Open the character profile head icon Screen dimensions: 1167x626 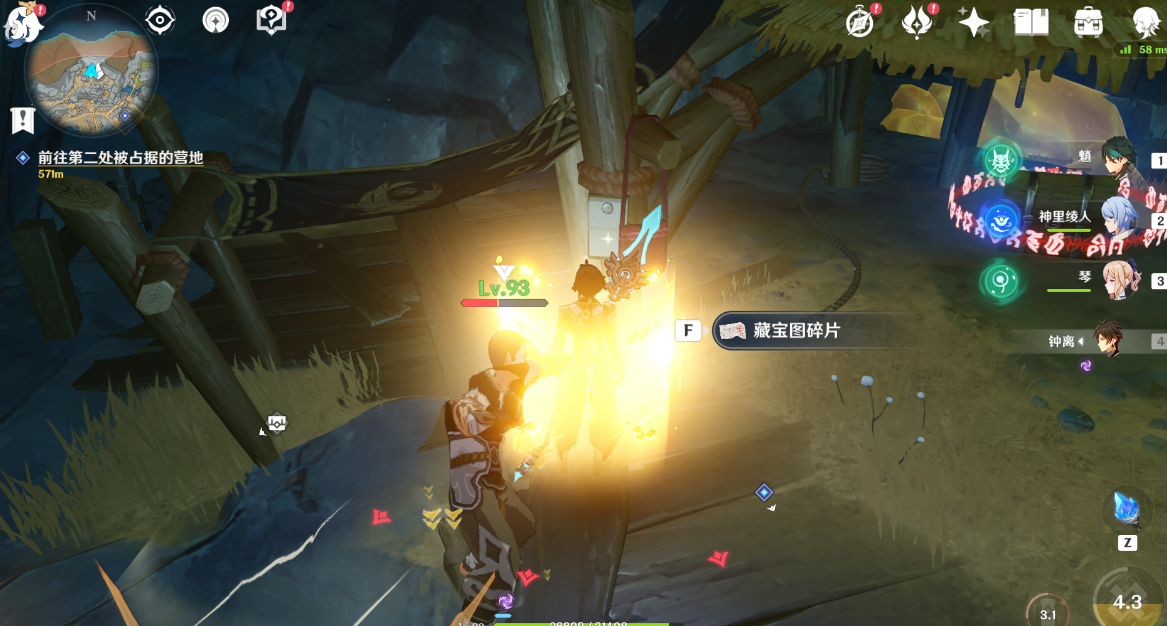click(x=1144, y=22)
